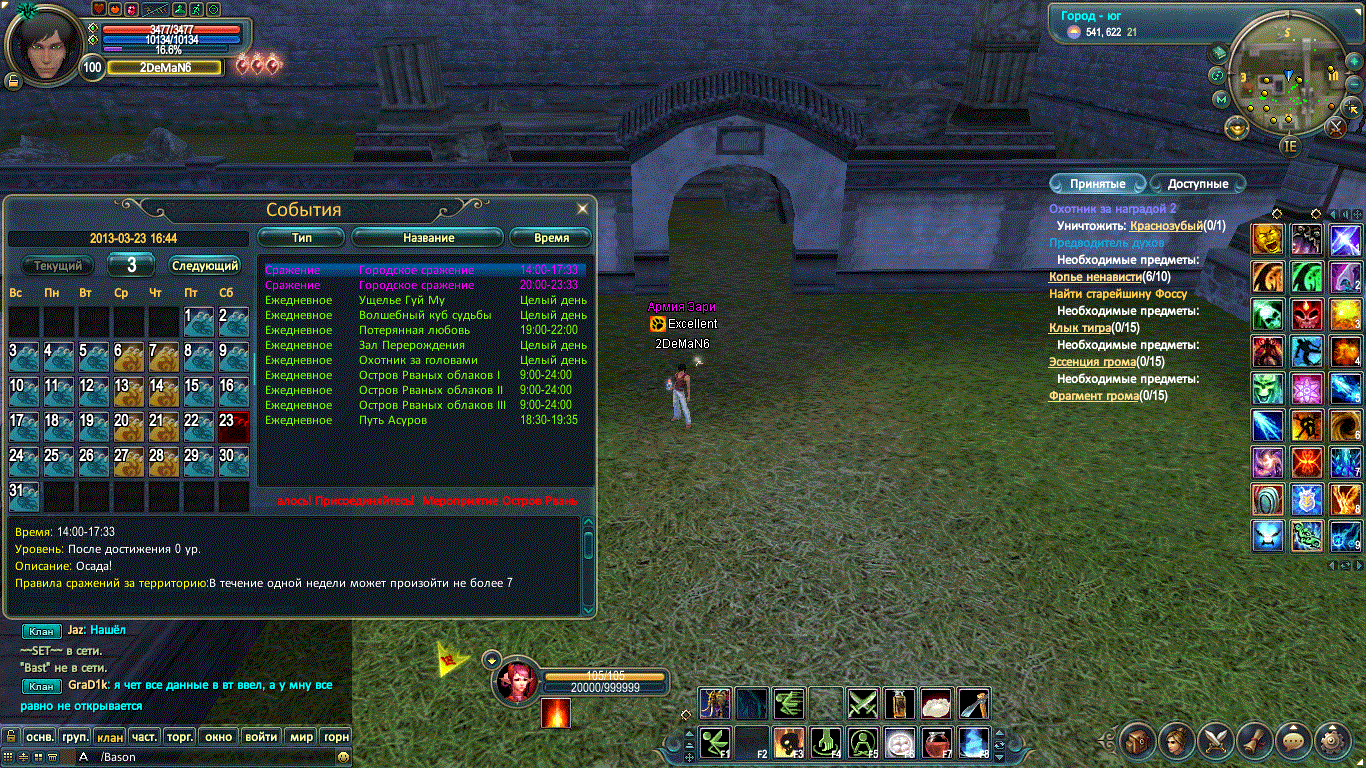Switch to the Принятые quests tab
1366x768 pixels.
pos(1097,184)
